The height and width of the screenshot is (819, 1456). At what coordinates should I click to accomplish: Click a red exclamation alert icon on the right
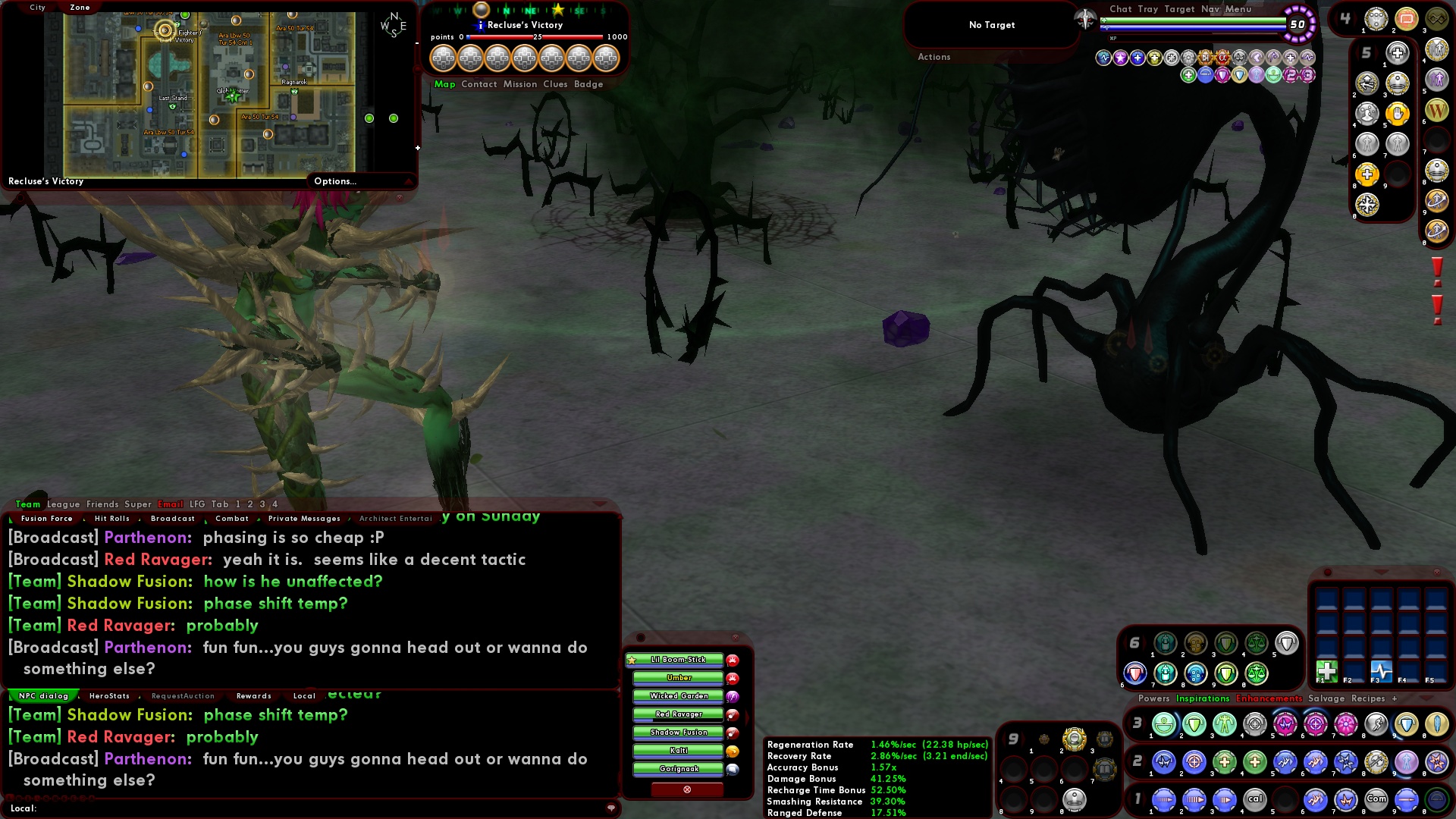1436,267
